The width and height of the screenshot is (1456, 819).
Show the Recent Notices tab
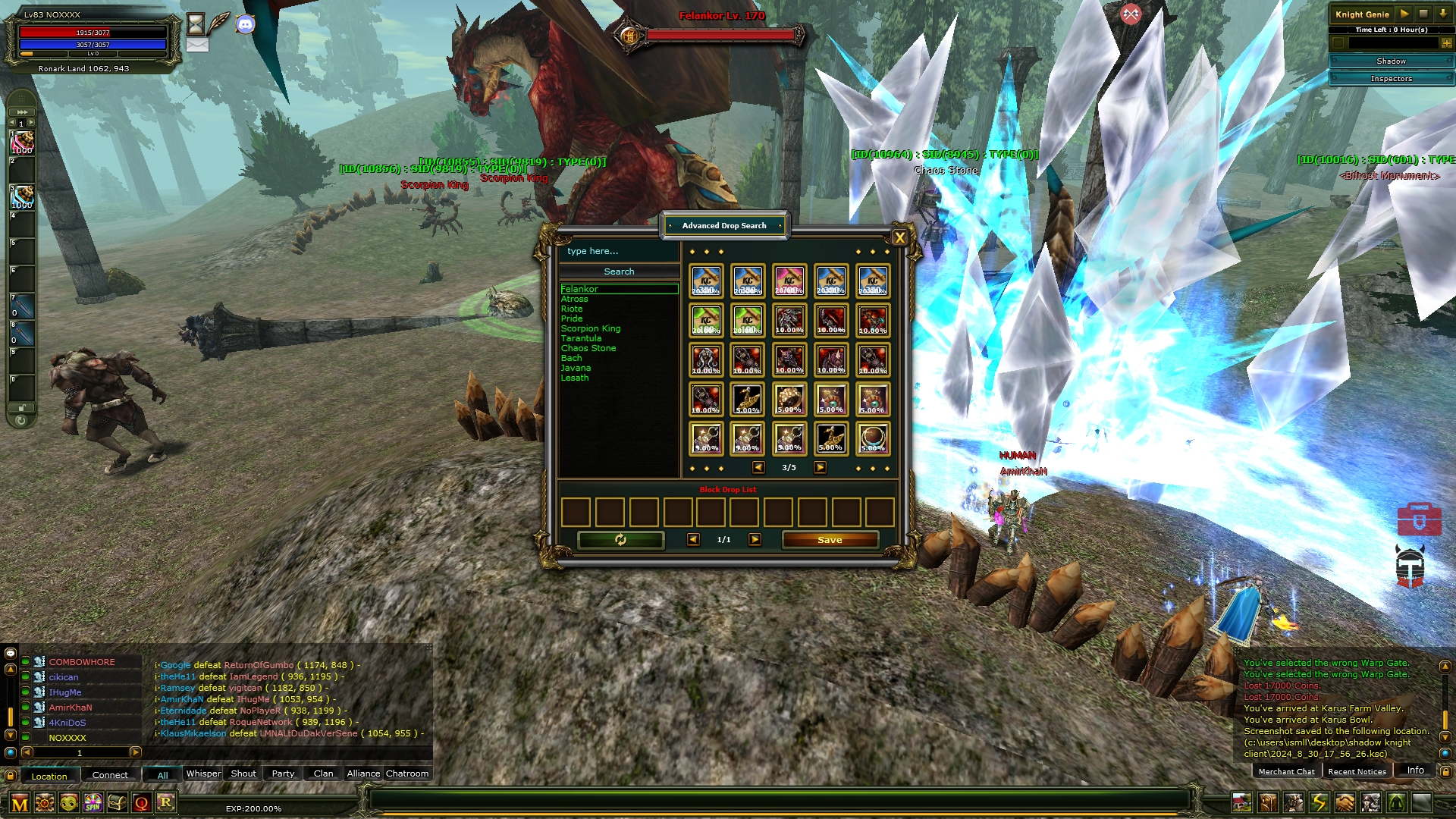tap(1357, 771)
